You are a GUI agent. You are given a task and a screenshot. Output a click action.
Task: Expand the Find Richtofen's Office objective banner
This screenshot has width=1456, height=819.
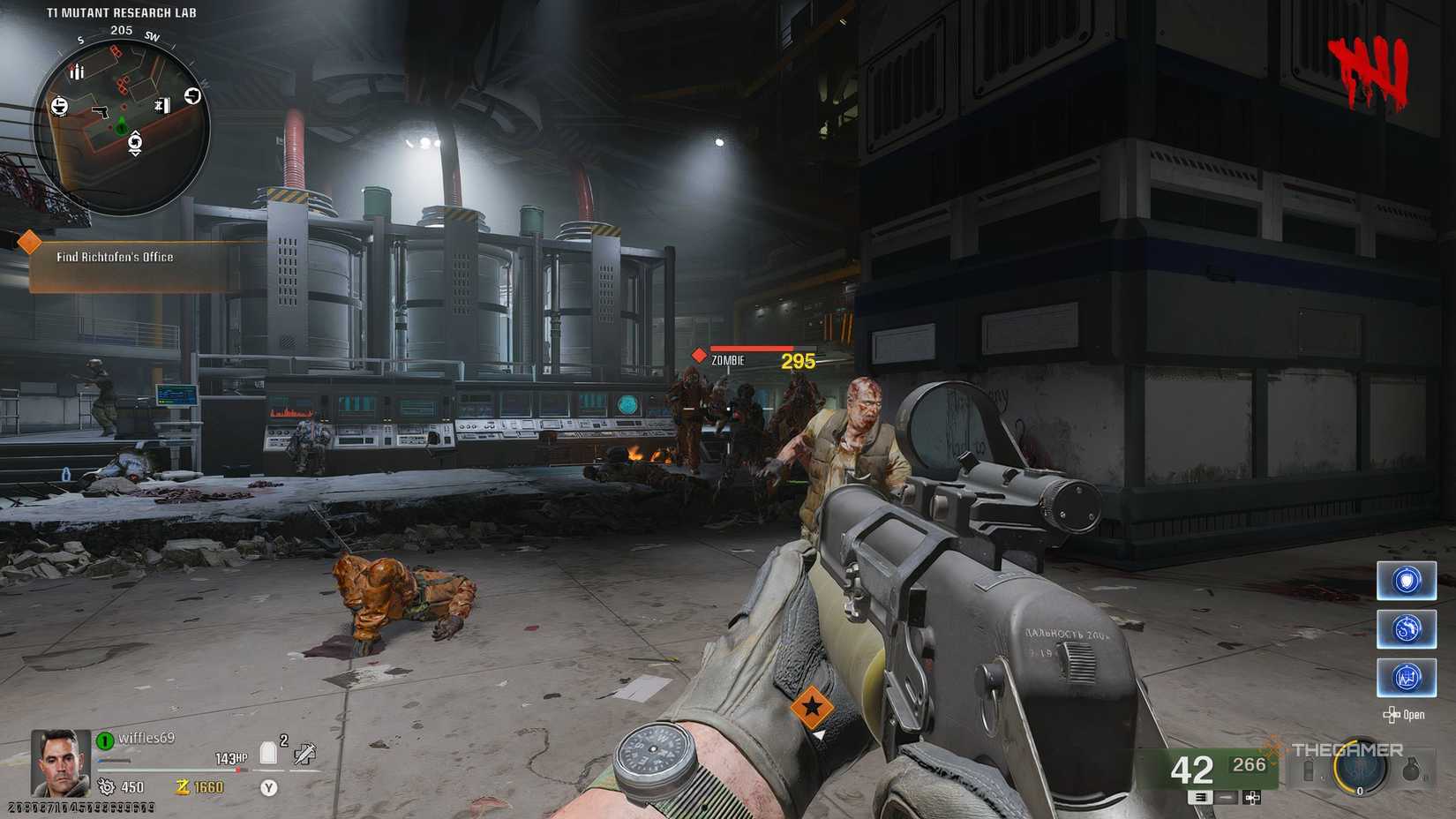tap(115, 257)
